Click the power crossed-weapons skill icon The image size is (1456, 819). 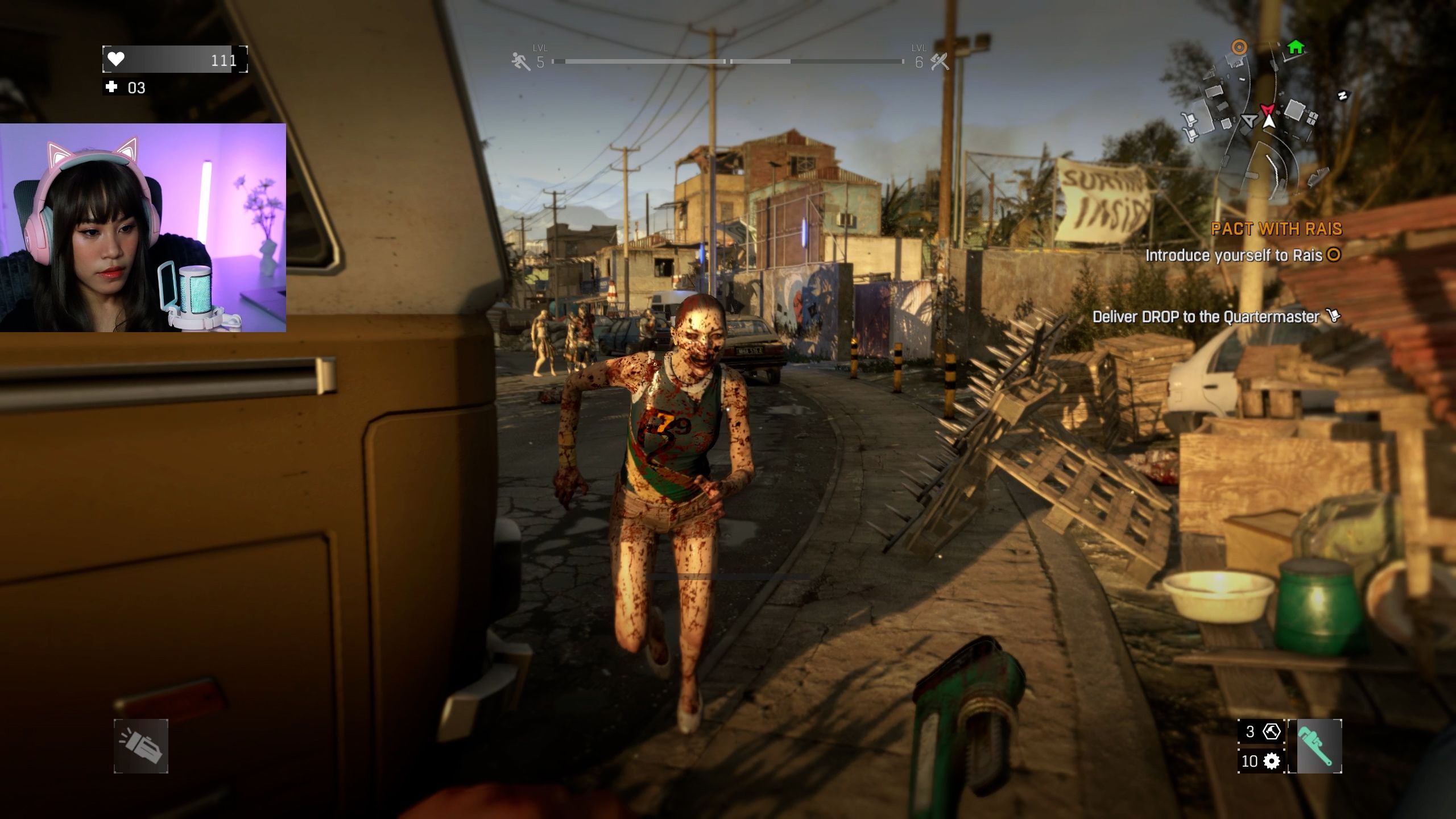click(x=940, y=61)
